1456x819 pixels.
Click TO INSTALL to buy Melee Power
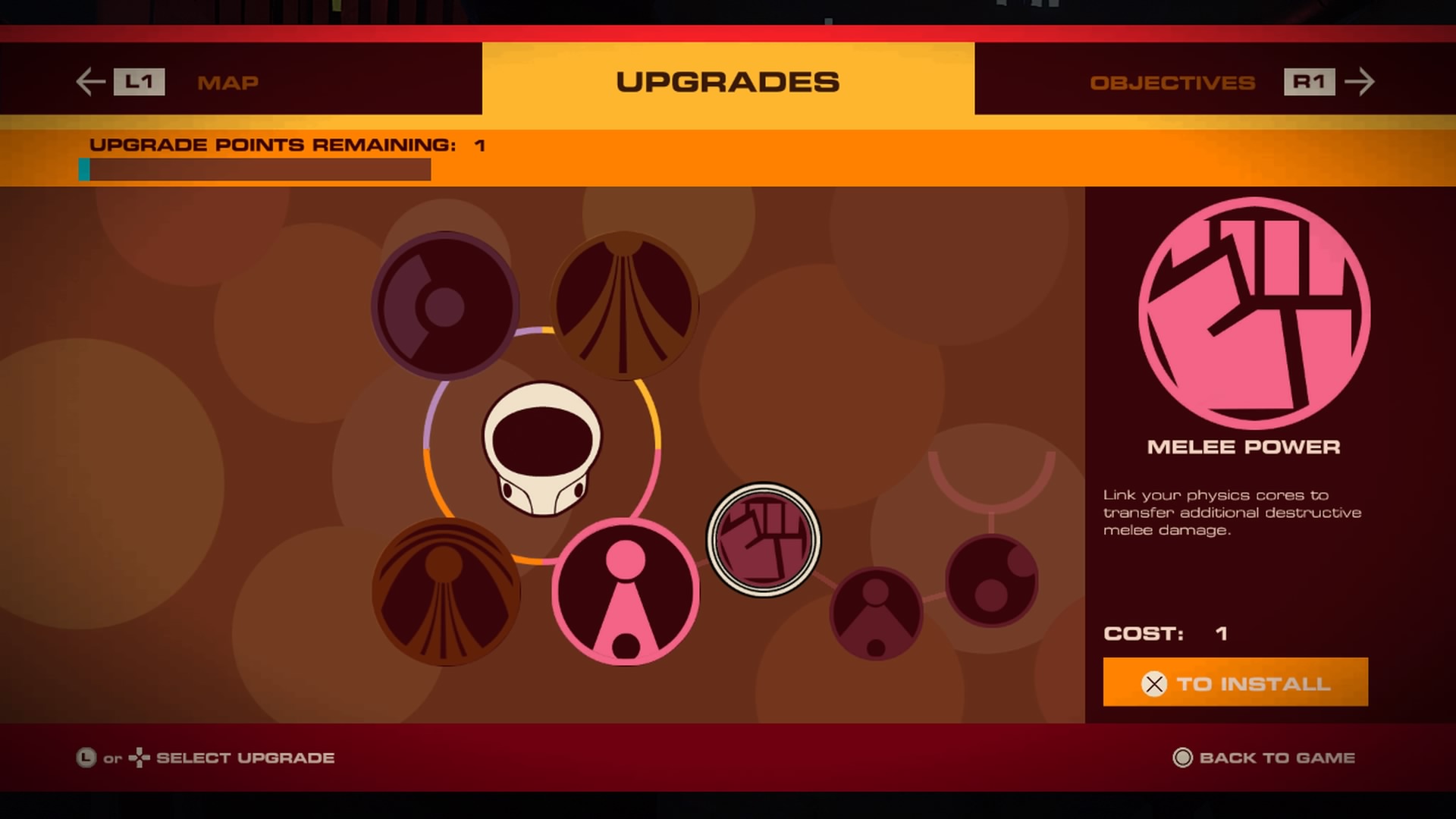1235,682
